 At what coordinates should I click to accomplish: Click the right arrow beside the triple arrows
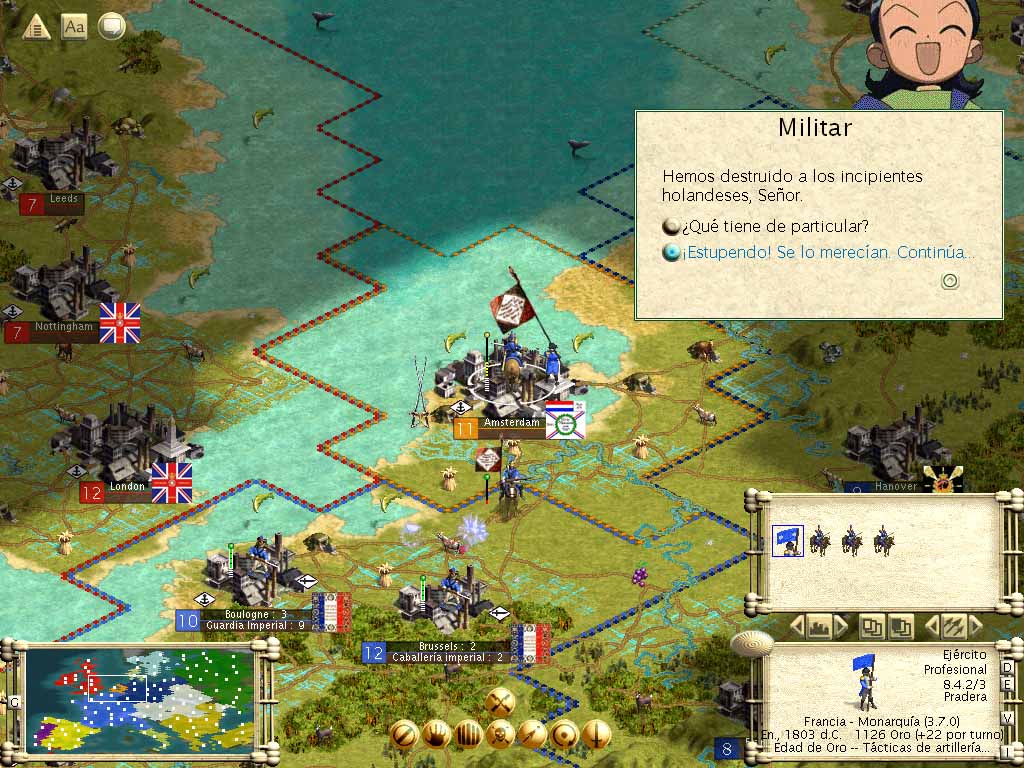(x=975, y=627)
